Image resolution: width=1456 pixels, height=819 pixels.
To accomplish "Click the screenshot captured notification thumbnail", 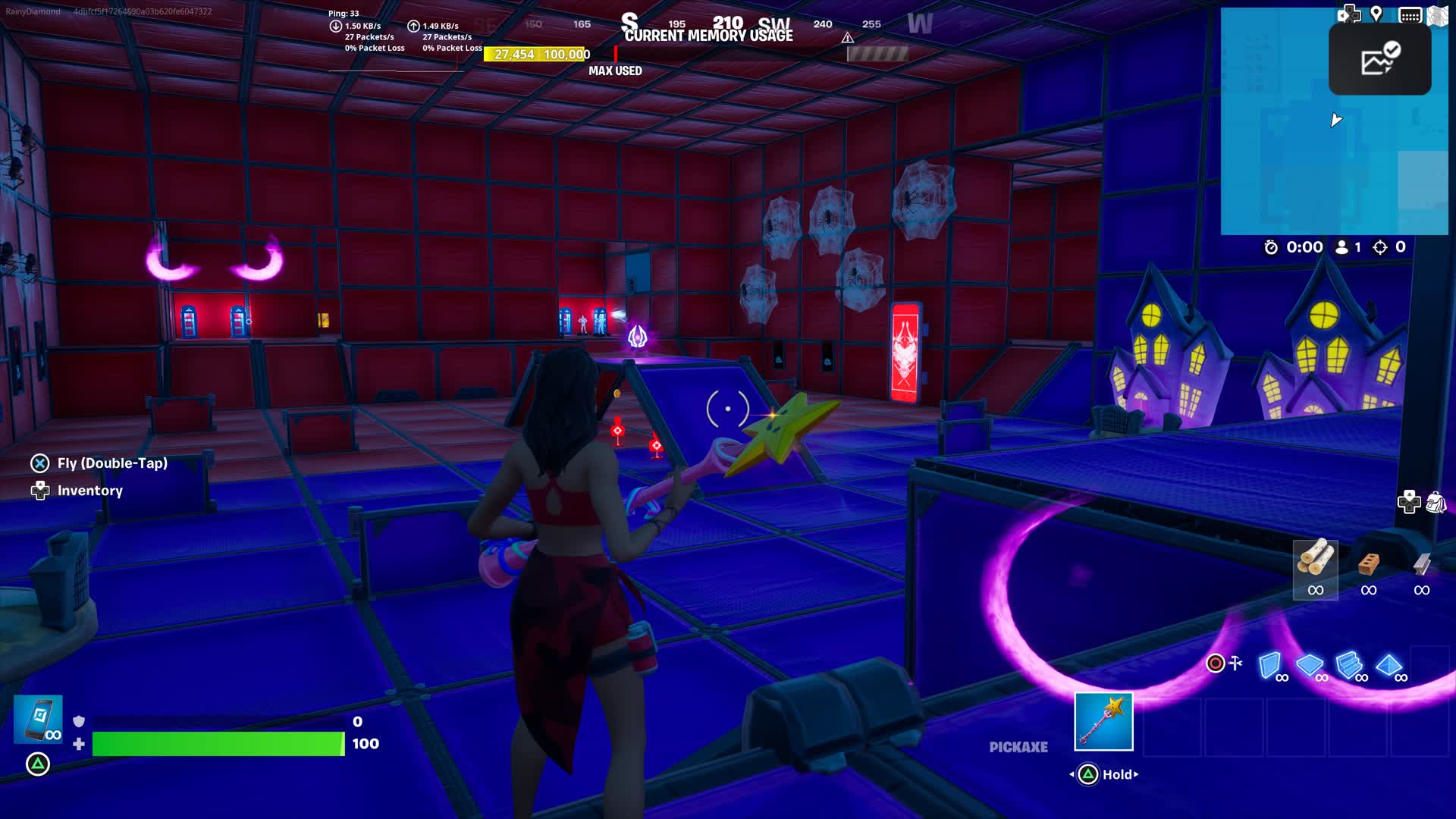I will pyautogui.click(x=1379, y=59).
